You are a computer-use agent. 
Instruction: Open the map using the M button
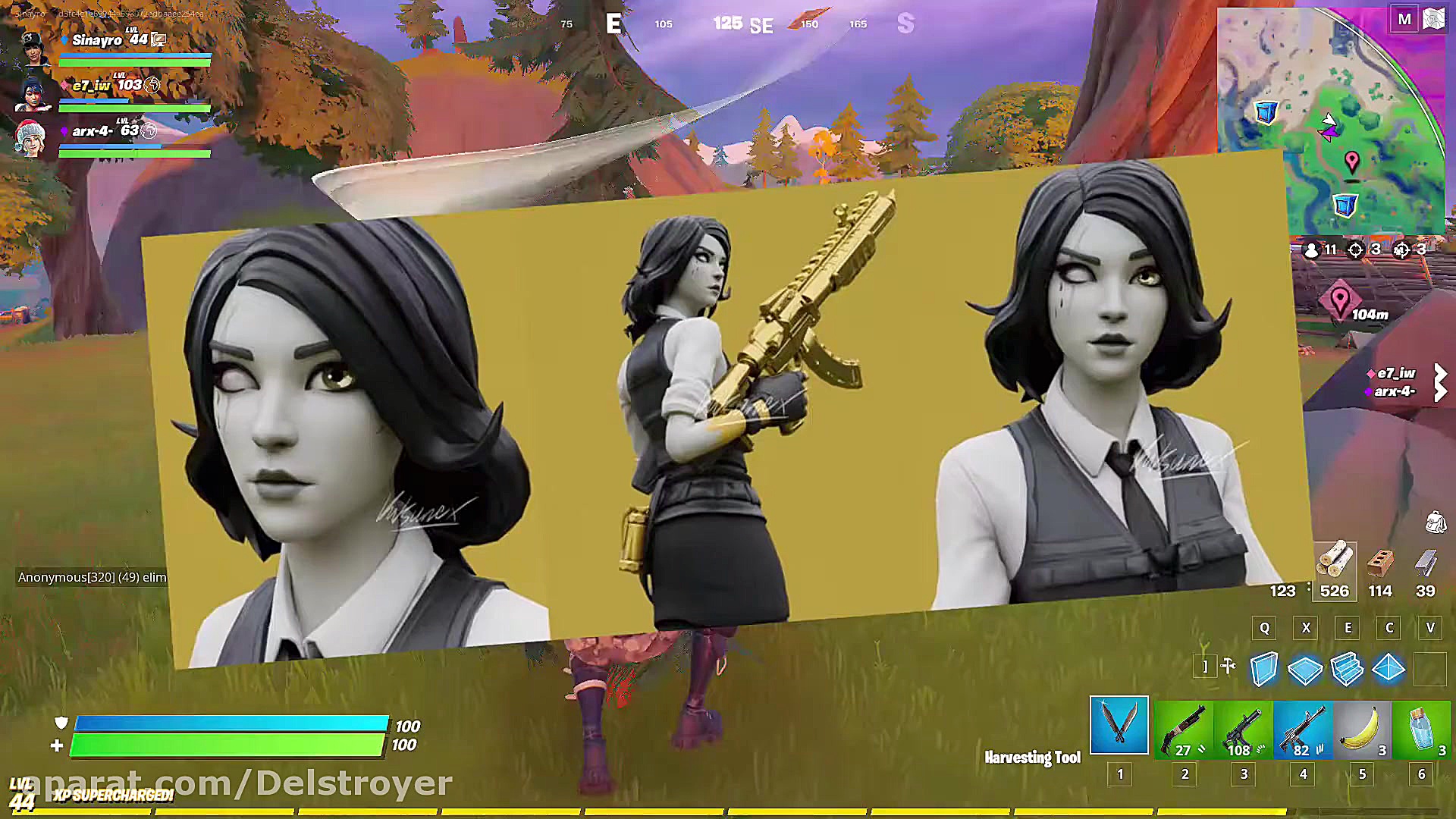[1404, 18]
